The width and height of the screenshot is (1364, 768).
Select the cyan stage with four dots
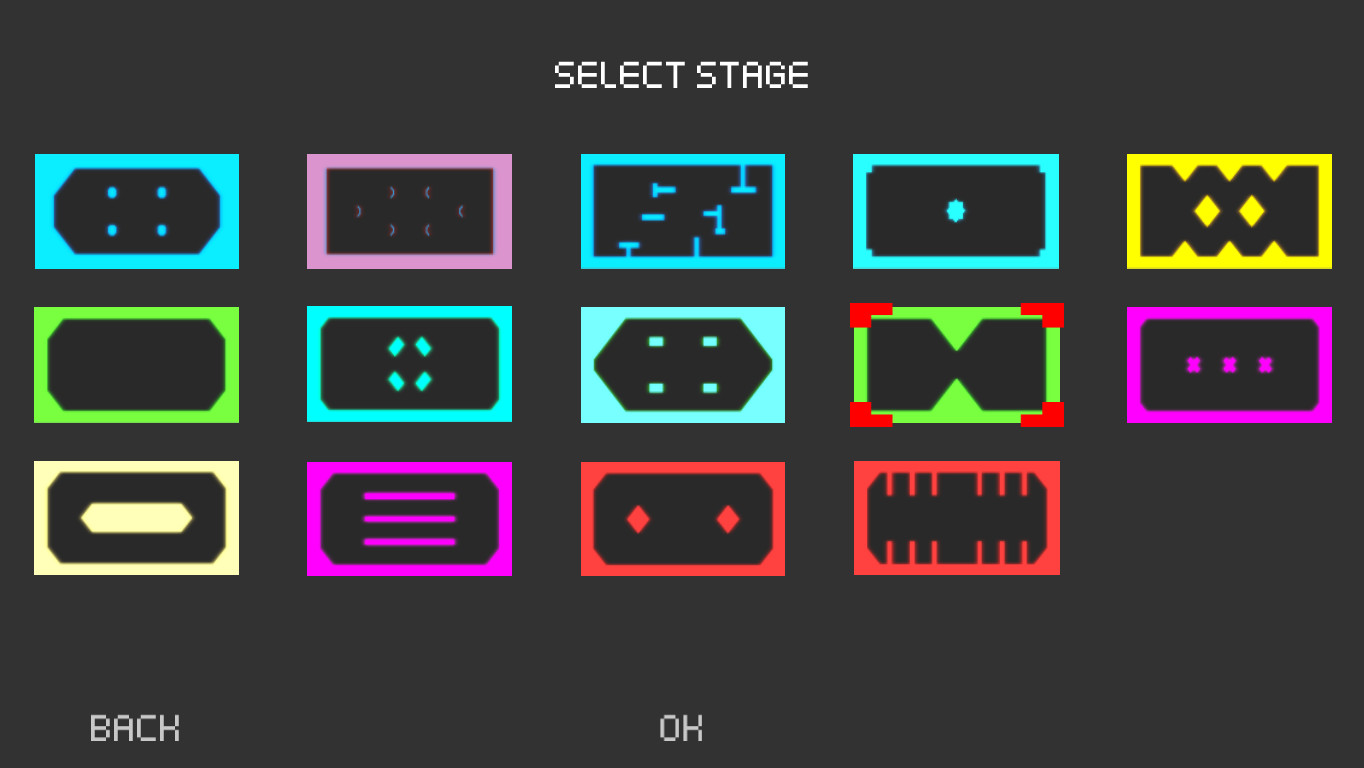pyautogui.click(x=137, y=211)
